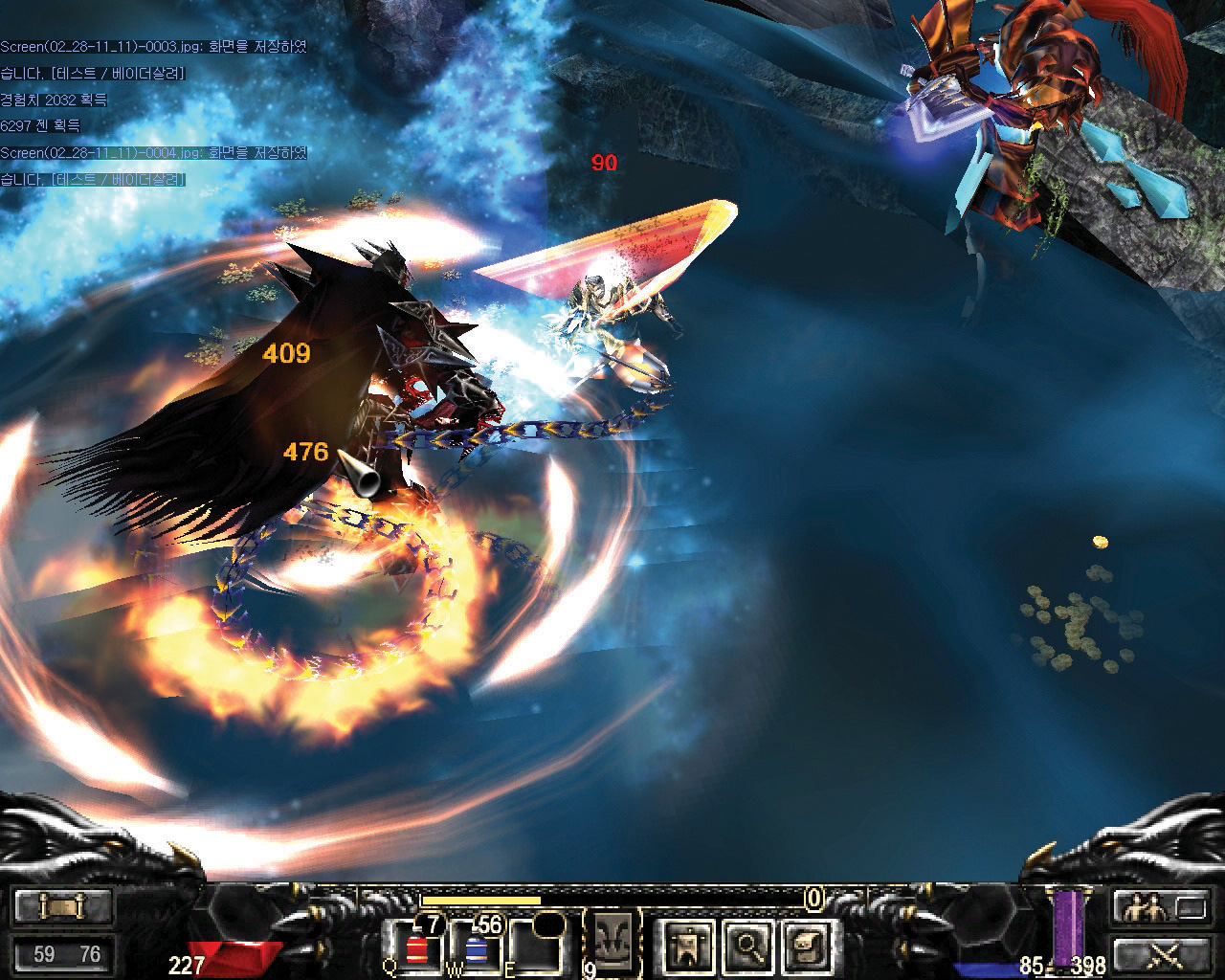Click the magnifying glass button
This screenshot has height=980, width=1225.
coord(747,947)
